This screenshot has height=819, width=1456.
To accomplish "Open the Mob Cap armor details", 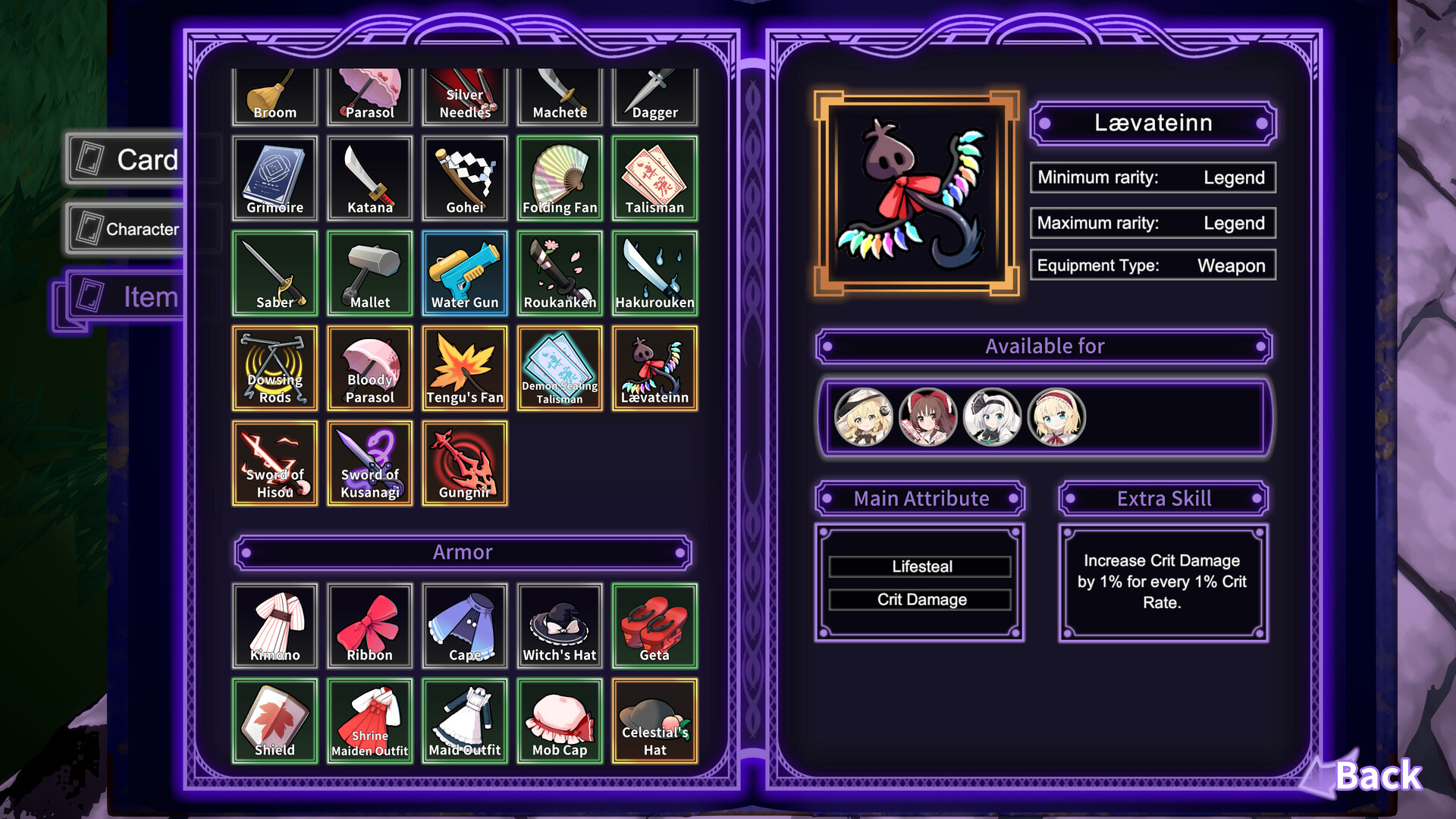I will tap(559, 720).
